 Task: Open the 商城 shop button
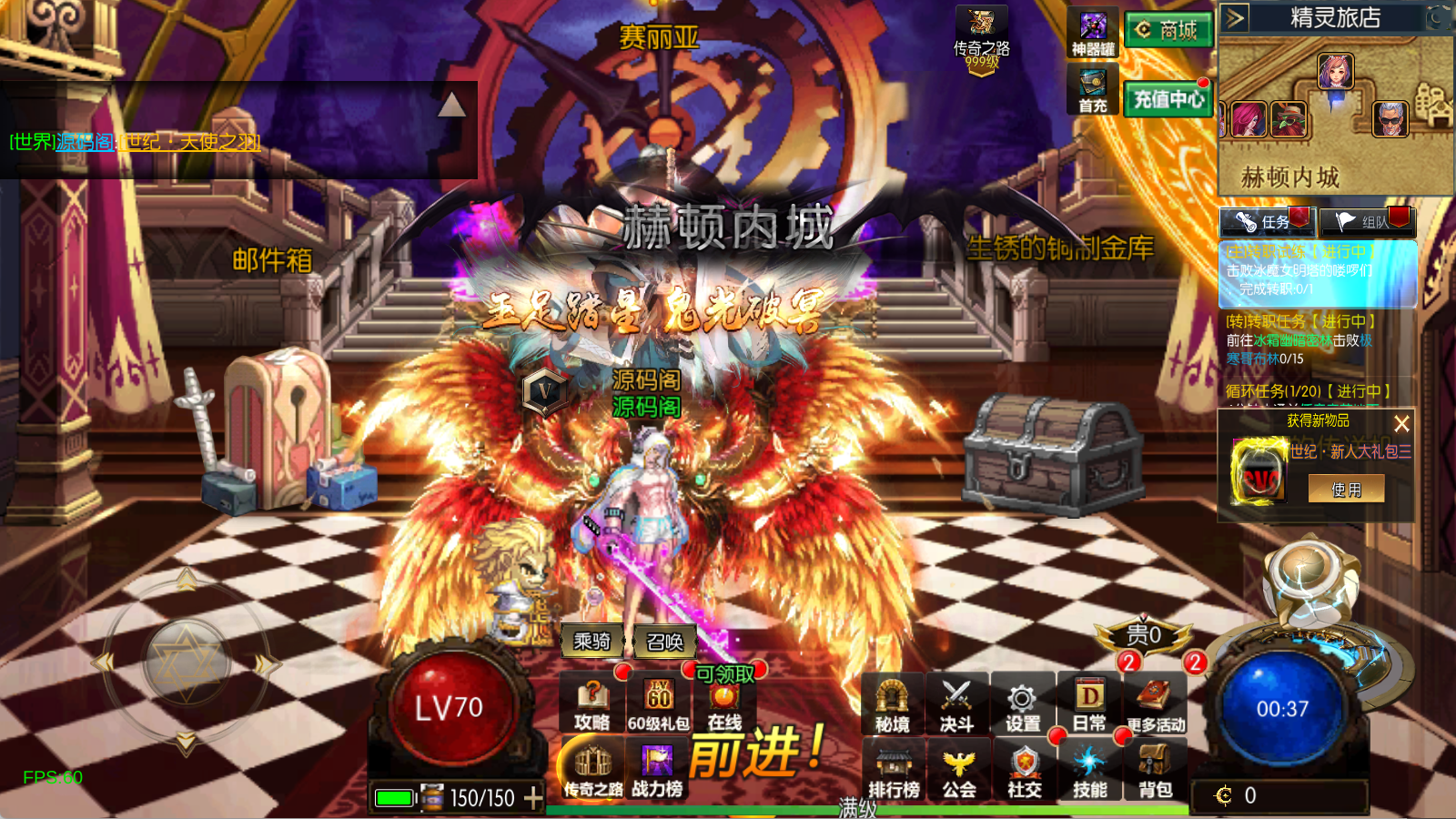tap(1168, 30)
